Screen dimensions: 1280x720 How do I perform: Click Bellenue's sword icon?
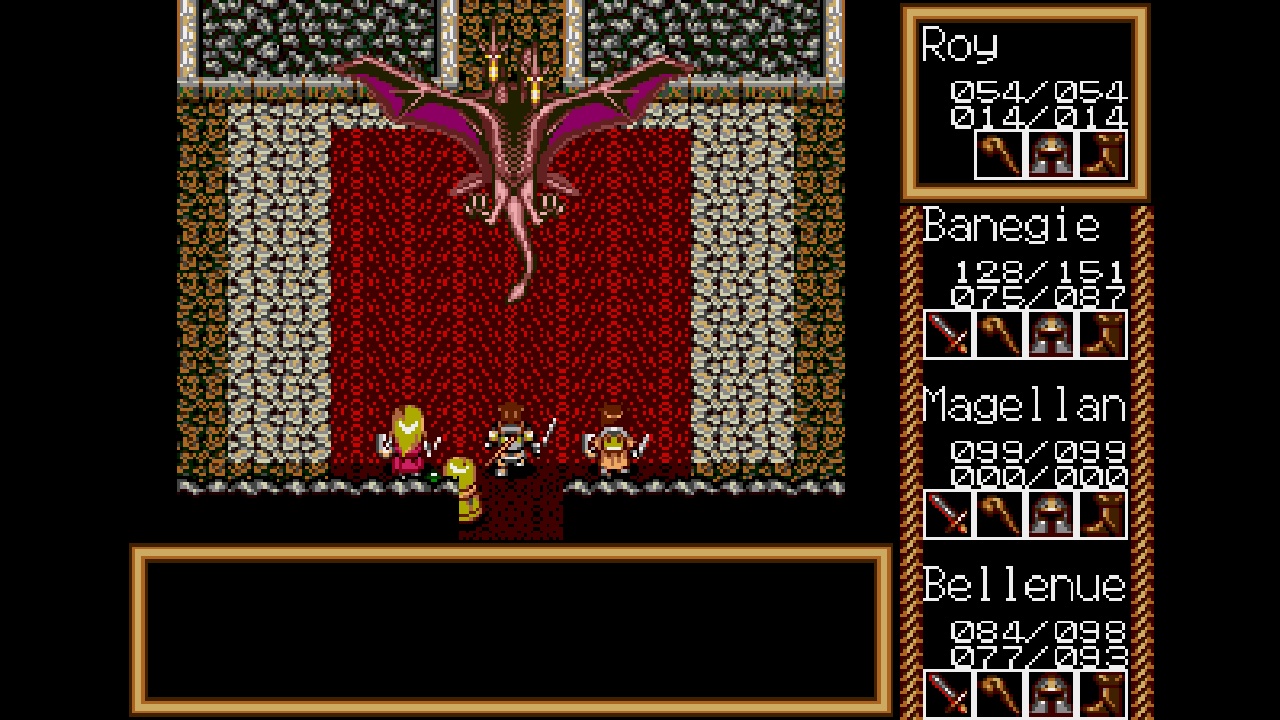[x=947, y=694]
